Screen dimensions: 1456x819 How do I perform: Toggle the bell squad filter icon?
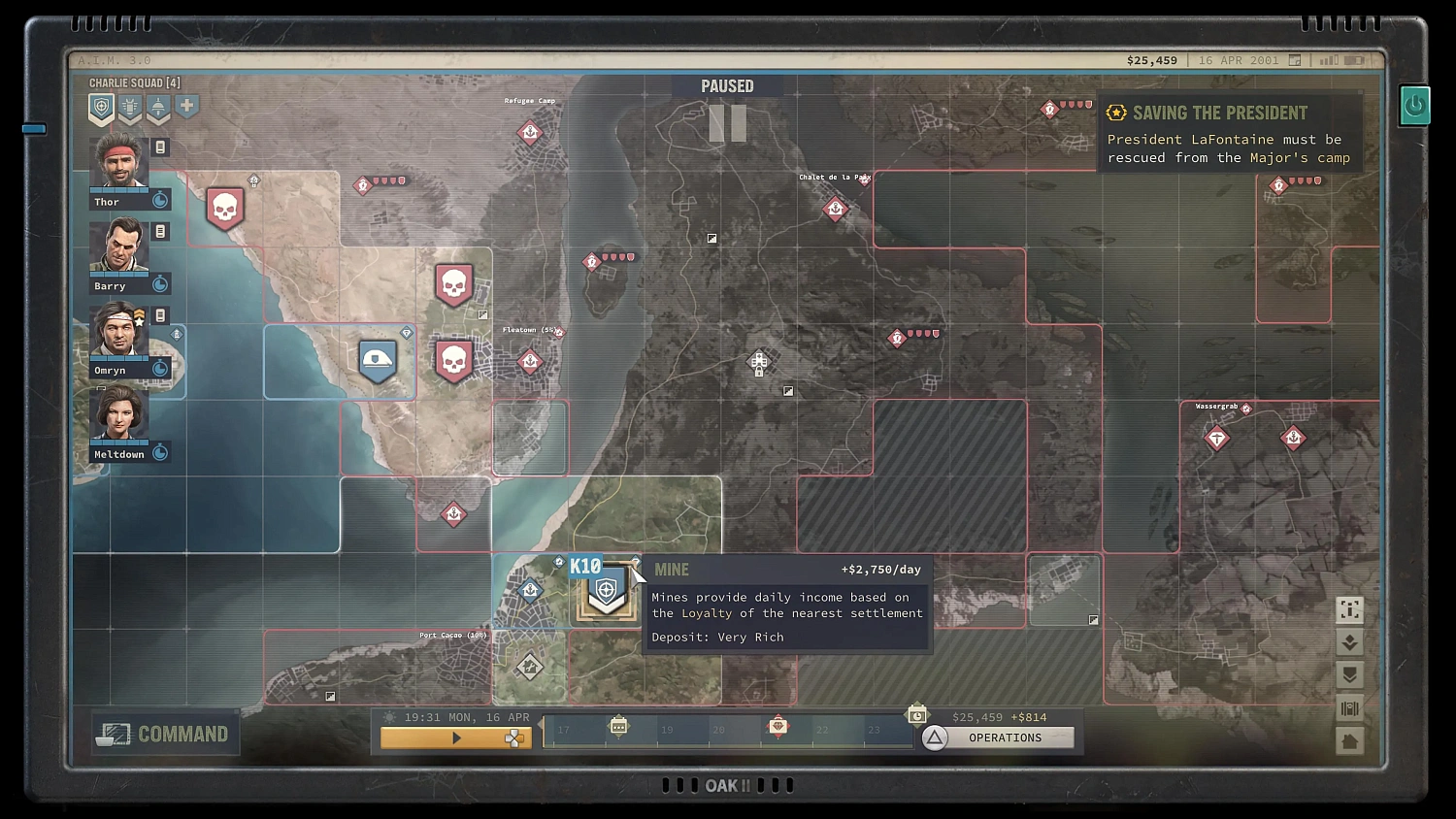point(157,108)
